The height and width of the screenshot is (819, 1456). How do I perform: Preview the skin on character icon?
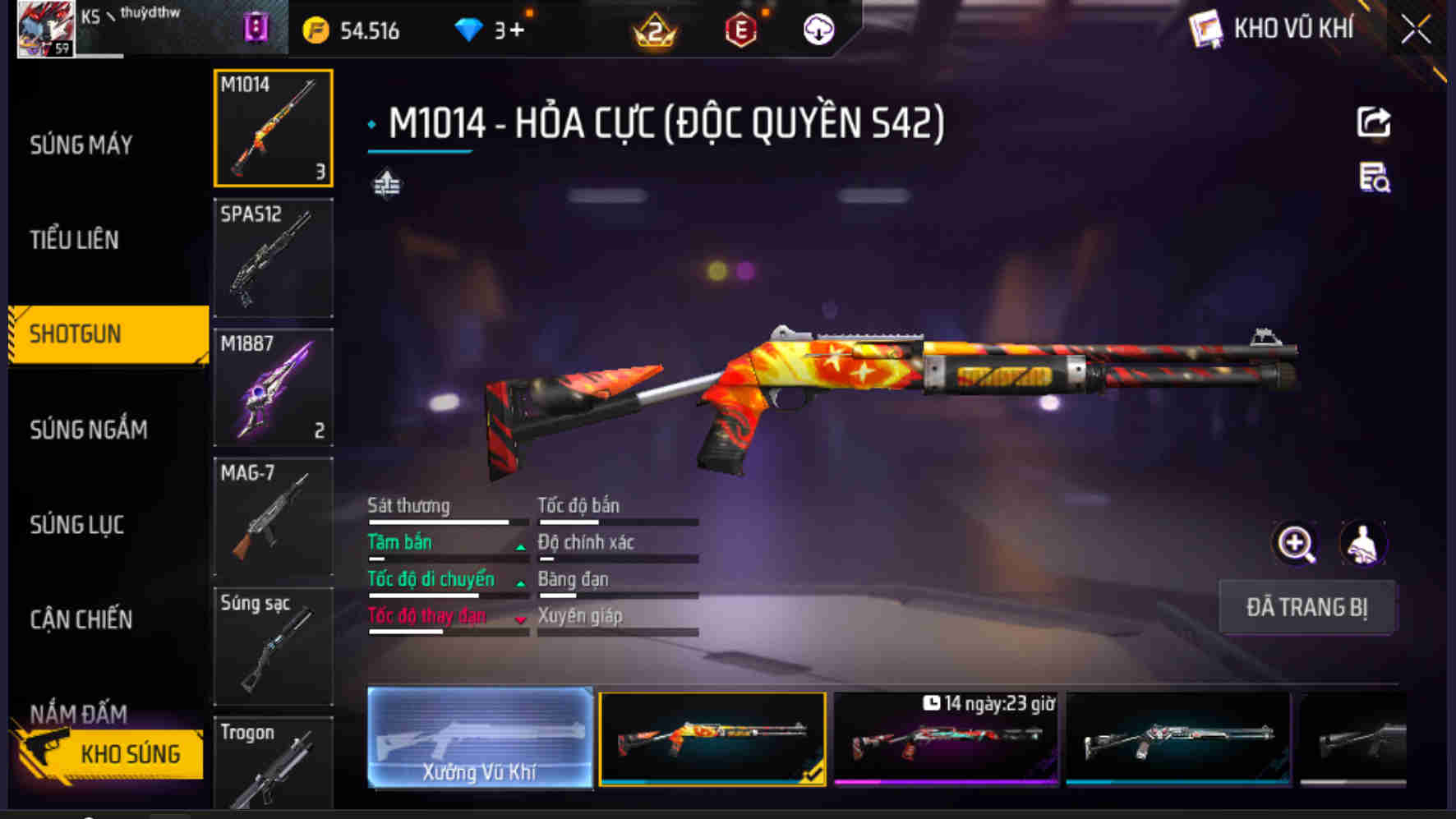pyautogui.click(x=1362, y=544)
